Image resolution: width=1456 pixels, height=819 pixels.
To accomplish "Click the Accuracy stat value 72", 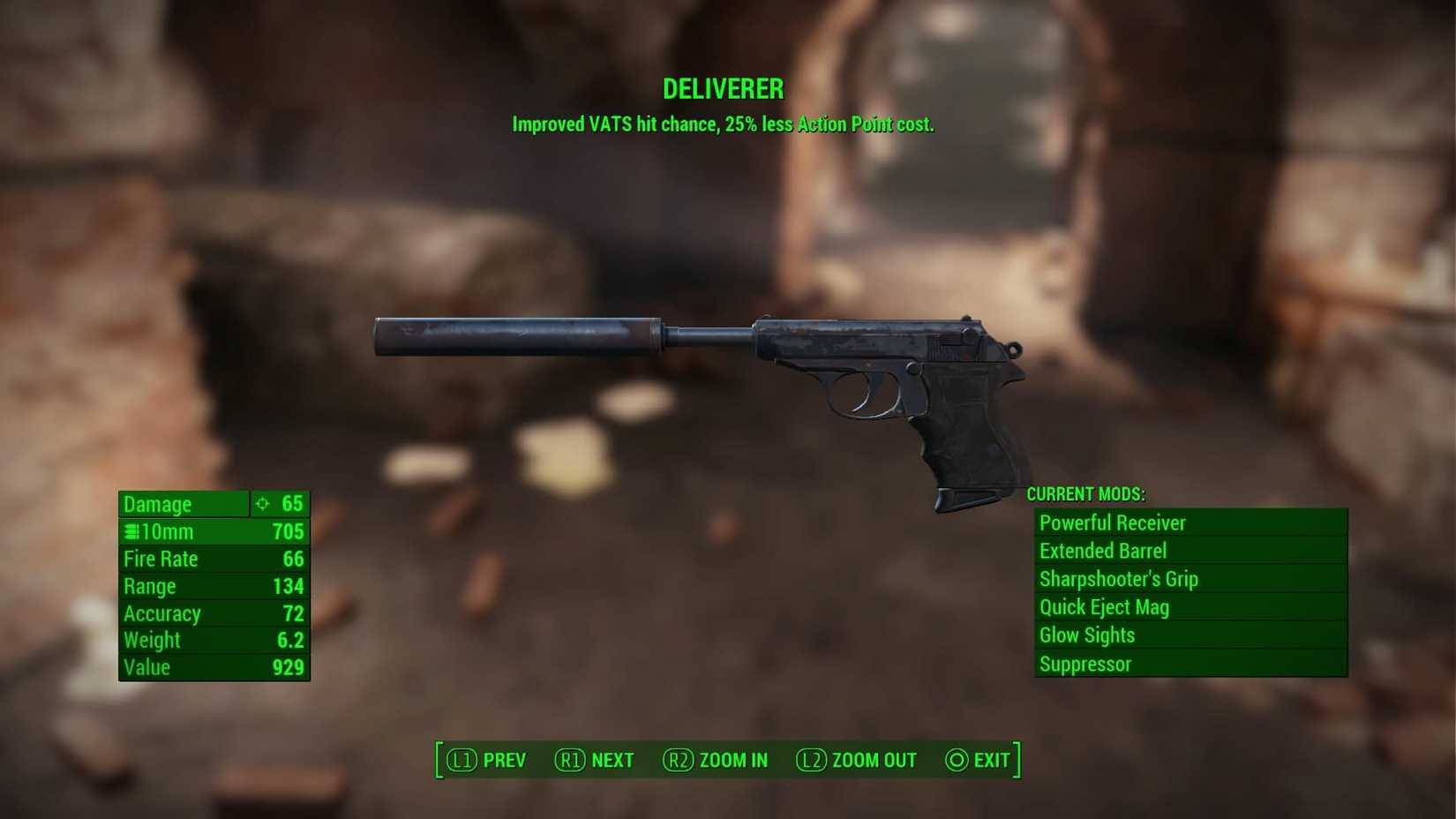I will [x=294, y=613].
